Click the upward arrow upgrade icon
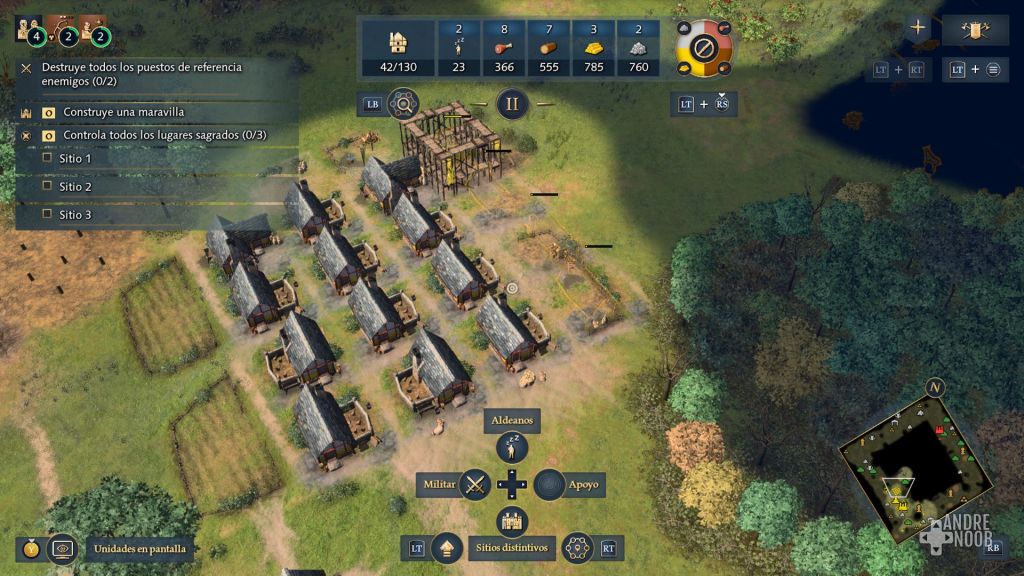 tap(446, 547)
